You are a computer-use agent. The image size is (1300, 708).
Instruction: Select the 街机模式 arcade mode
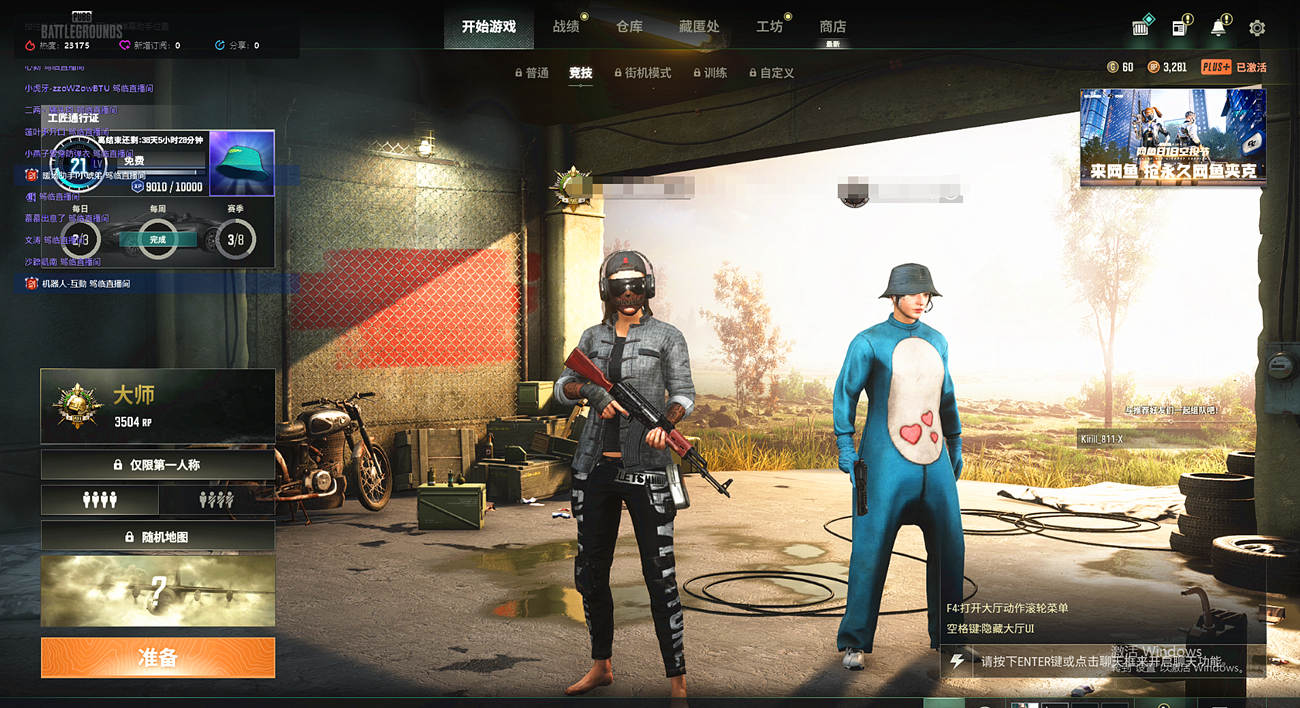[641, 73]
